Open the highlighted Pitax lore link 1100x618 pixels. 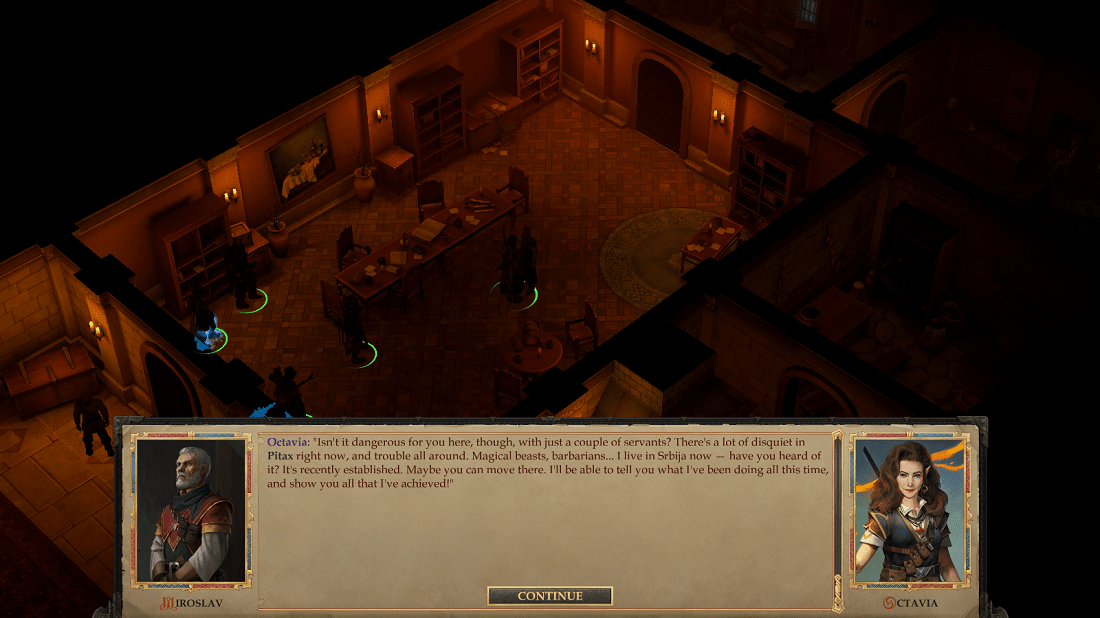click(280, 454)
